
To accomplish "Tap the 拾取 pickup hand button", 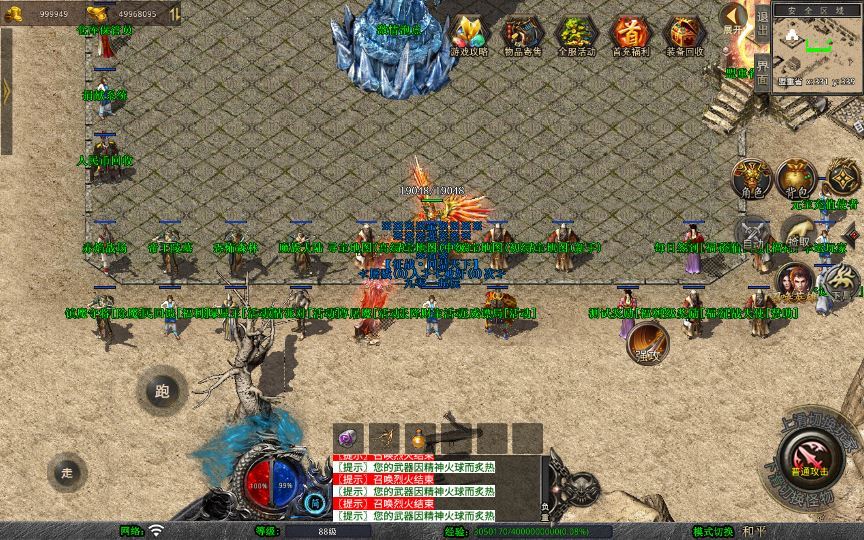I will click(798, 232).
